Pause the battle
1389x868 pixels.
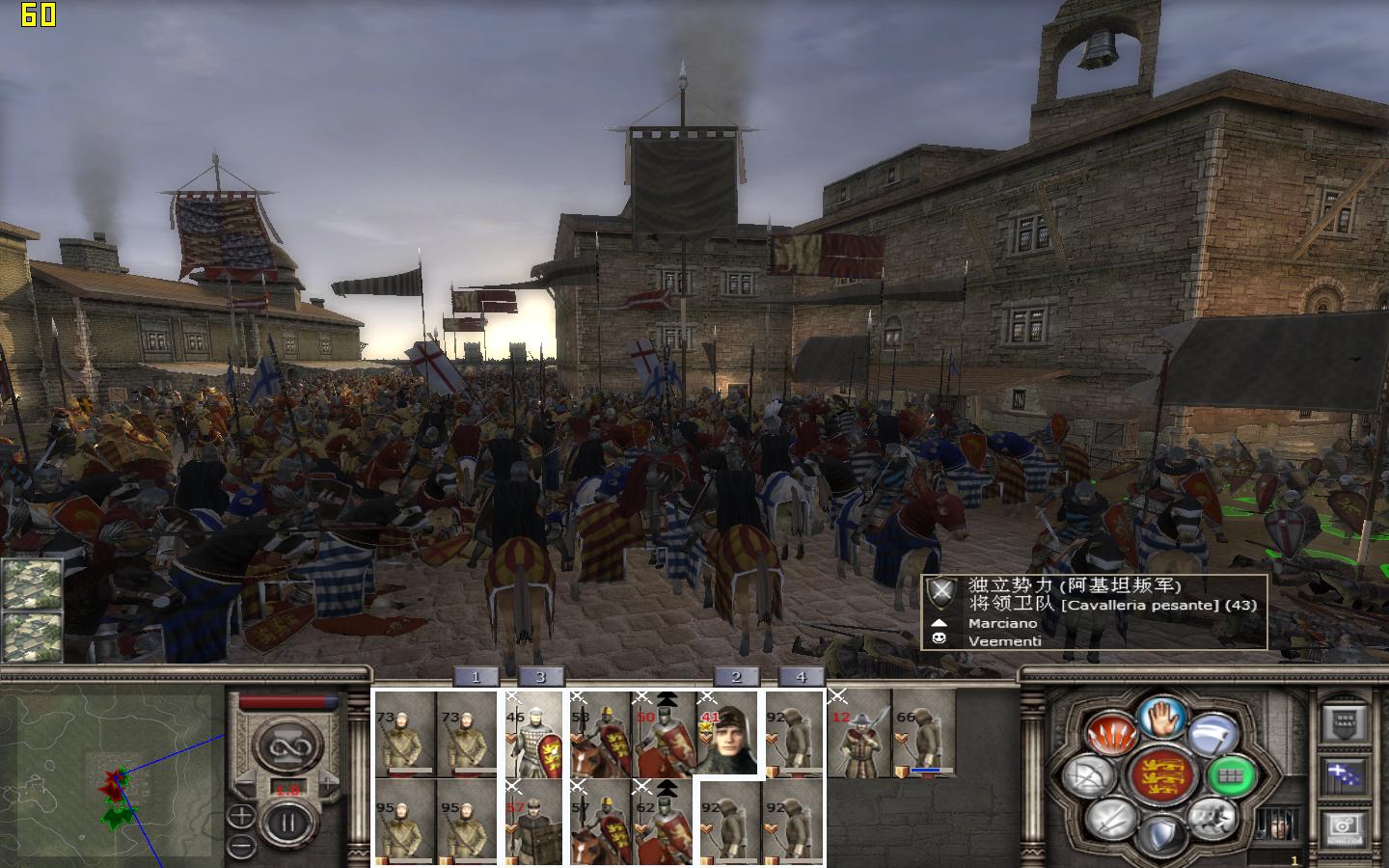pyautogui.click(x=286, y=823)
